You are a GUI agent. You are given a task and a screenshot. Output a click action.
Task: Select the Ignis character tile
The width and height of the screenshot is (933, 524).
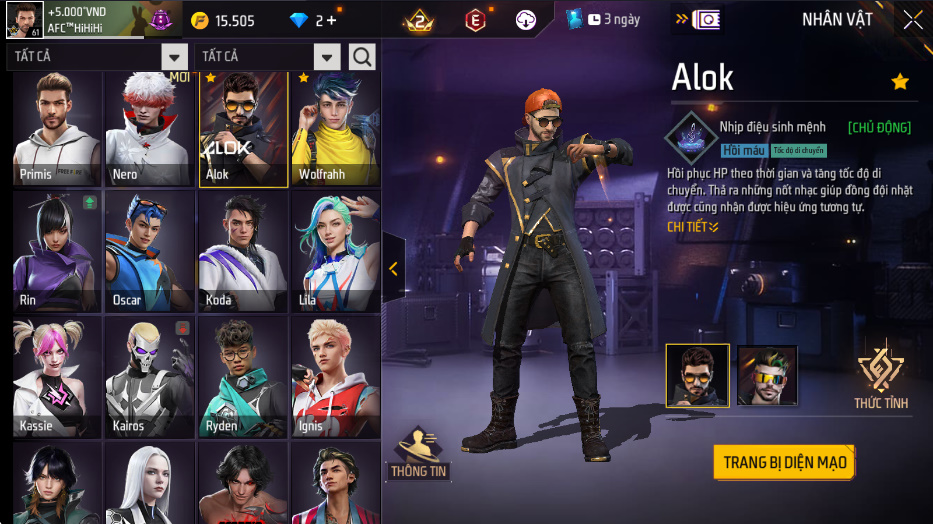[336, 378]
